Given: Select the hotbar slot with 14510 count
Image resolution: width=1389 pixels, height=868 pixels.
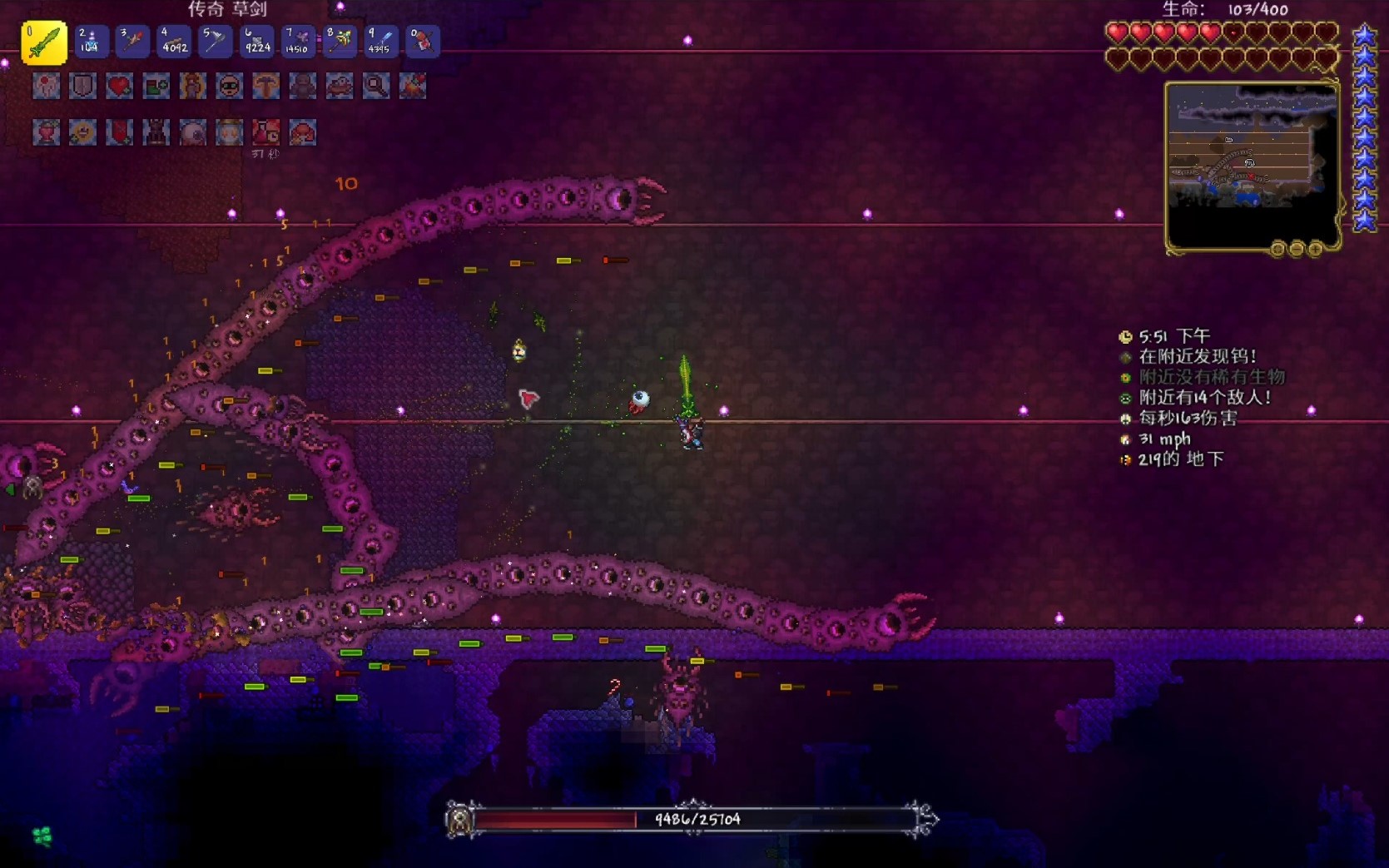Looking at the screenshot, I should point(297,42).
